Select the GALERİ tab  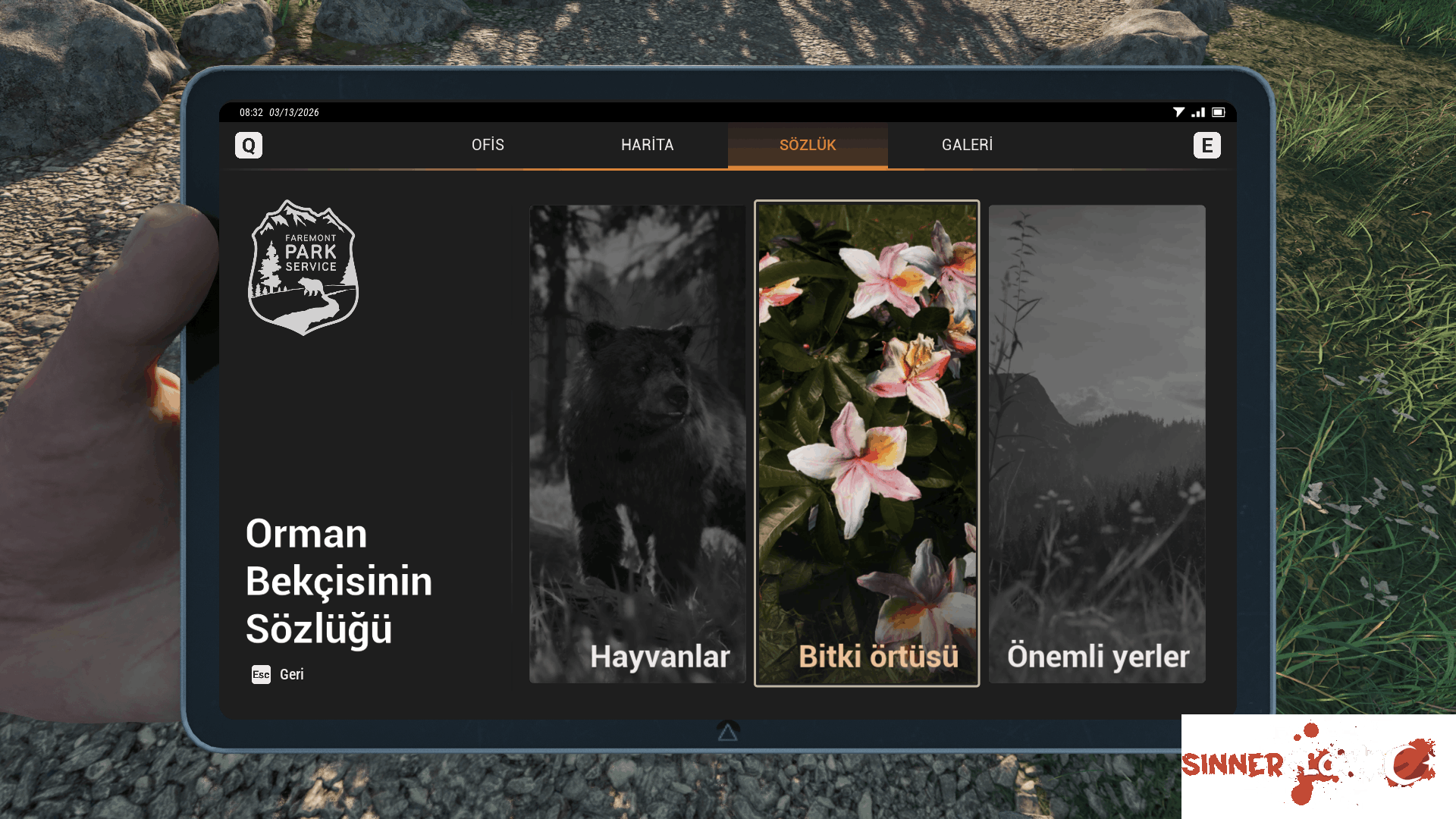968,145
